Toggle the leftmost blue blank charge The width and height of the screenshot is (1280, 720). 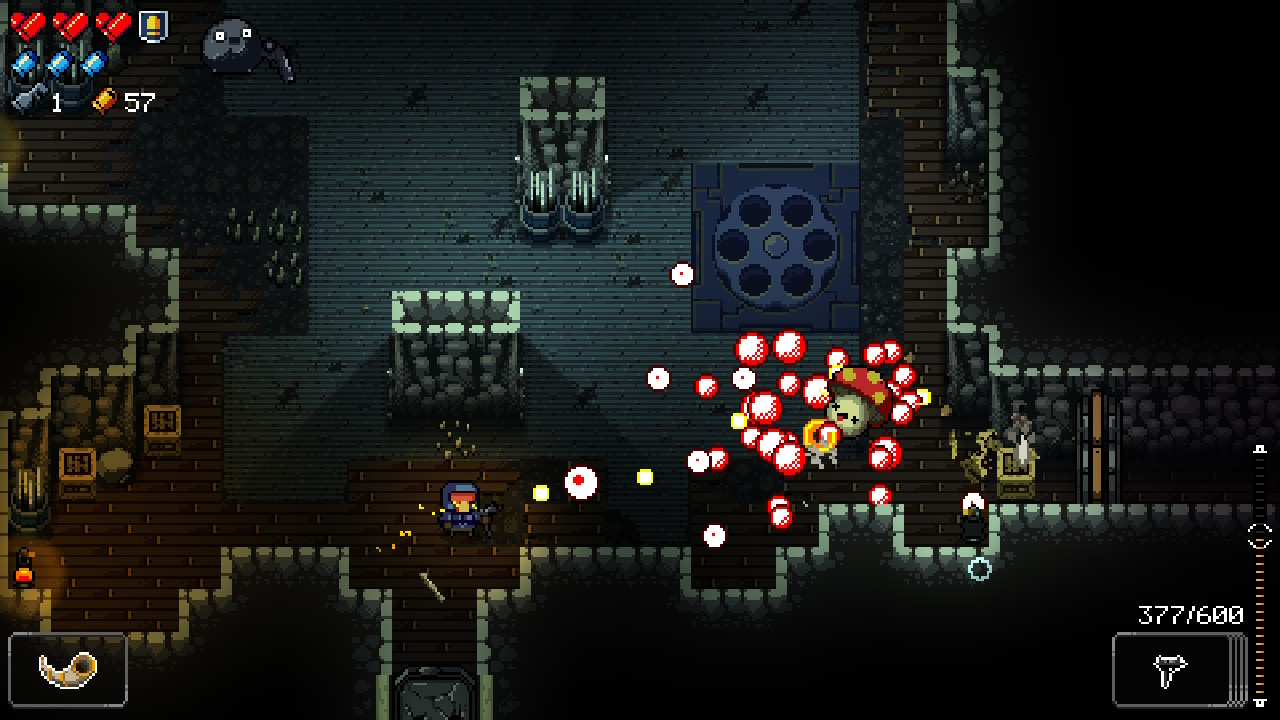click(x=23, y=62)
